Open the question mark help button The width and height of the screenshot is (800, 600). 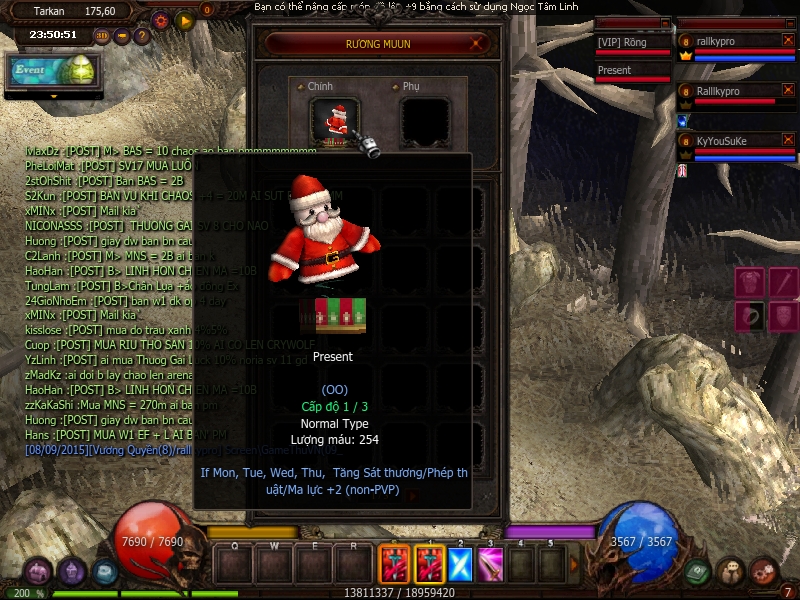pyautogui.click(x=141, y=36)
